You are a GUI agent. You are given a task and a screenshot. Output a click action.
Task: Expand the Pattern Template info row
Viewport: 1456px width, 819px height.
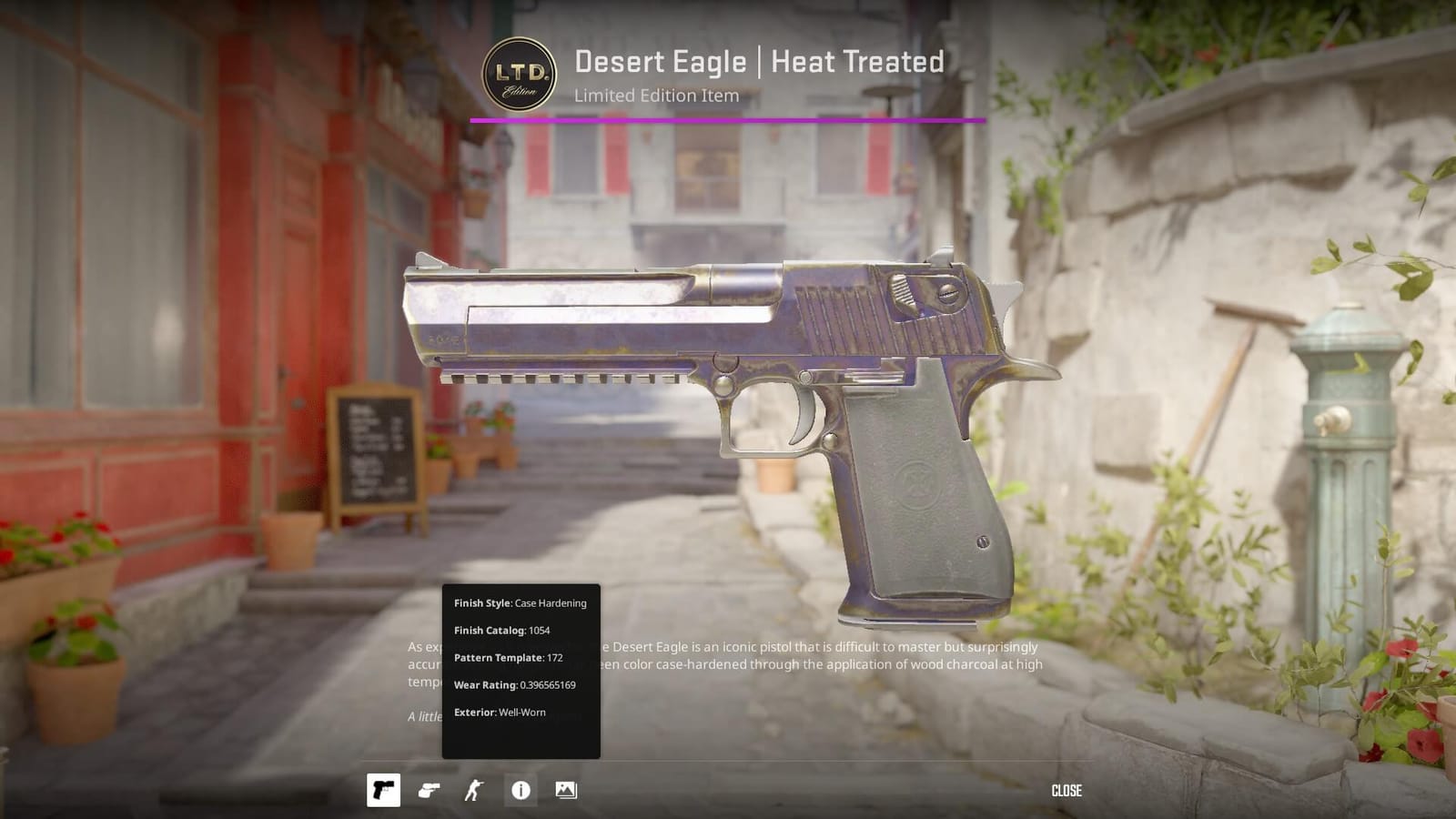pos(508,657)
